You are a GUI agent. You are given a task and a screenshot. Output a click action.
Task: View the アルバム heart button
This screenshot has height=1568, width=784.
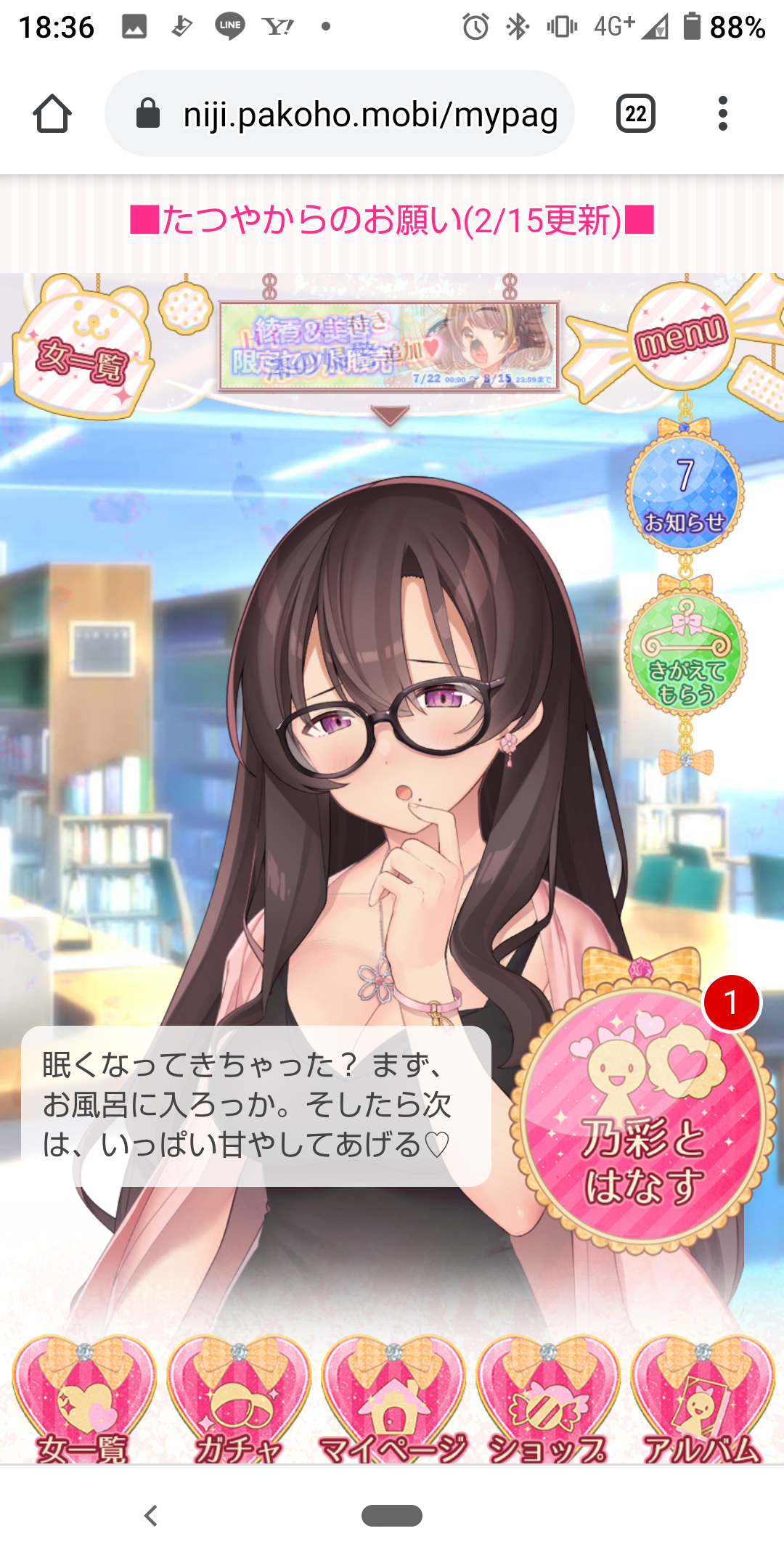pyautogui.click(x=702, y=1401)
